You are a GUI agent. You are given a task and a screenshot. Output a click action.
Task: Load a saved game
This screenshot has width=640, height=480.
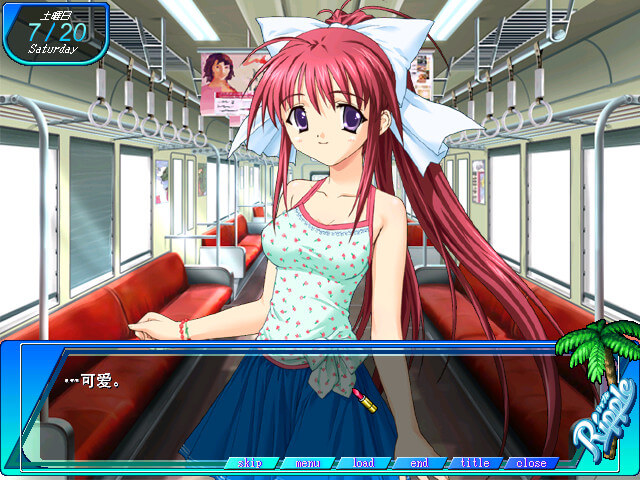click(x=363, y=463)
